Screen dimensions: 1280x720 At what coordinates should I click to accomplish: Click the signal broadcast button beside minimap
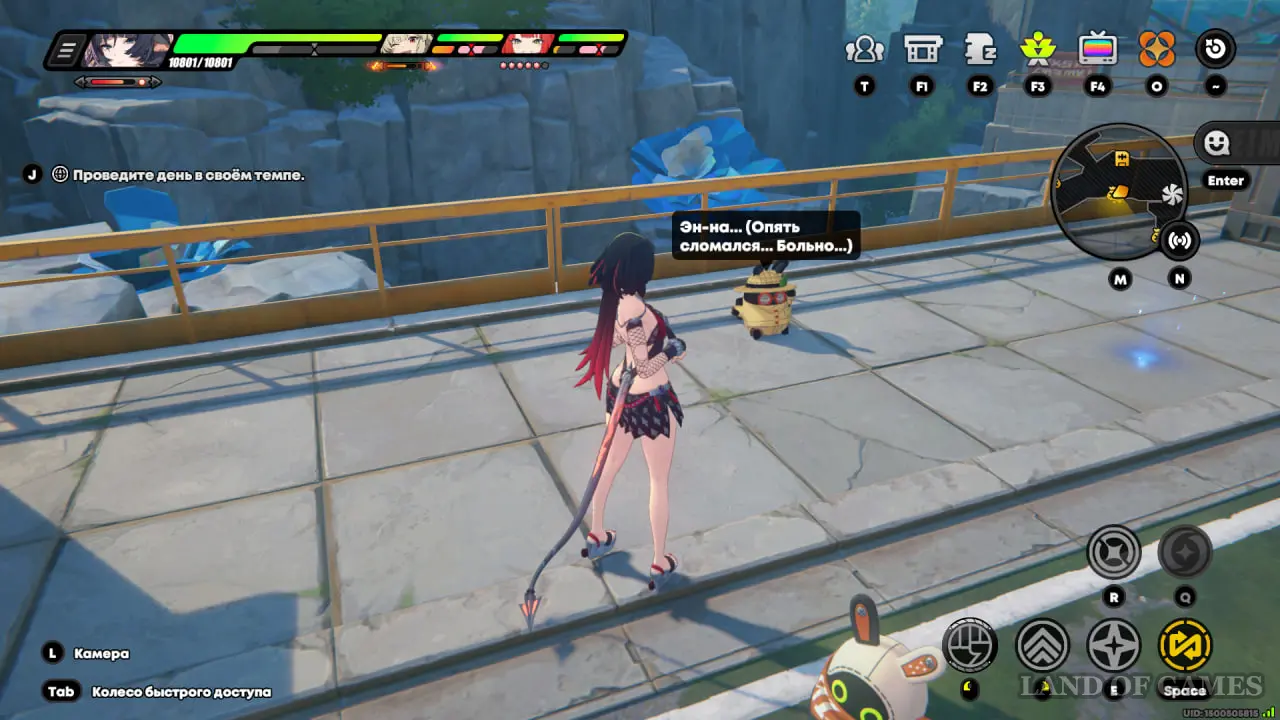(1180, 240)
